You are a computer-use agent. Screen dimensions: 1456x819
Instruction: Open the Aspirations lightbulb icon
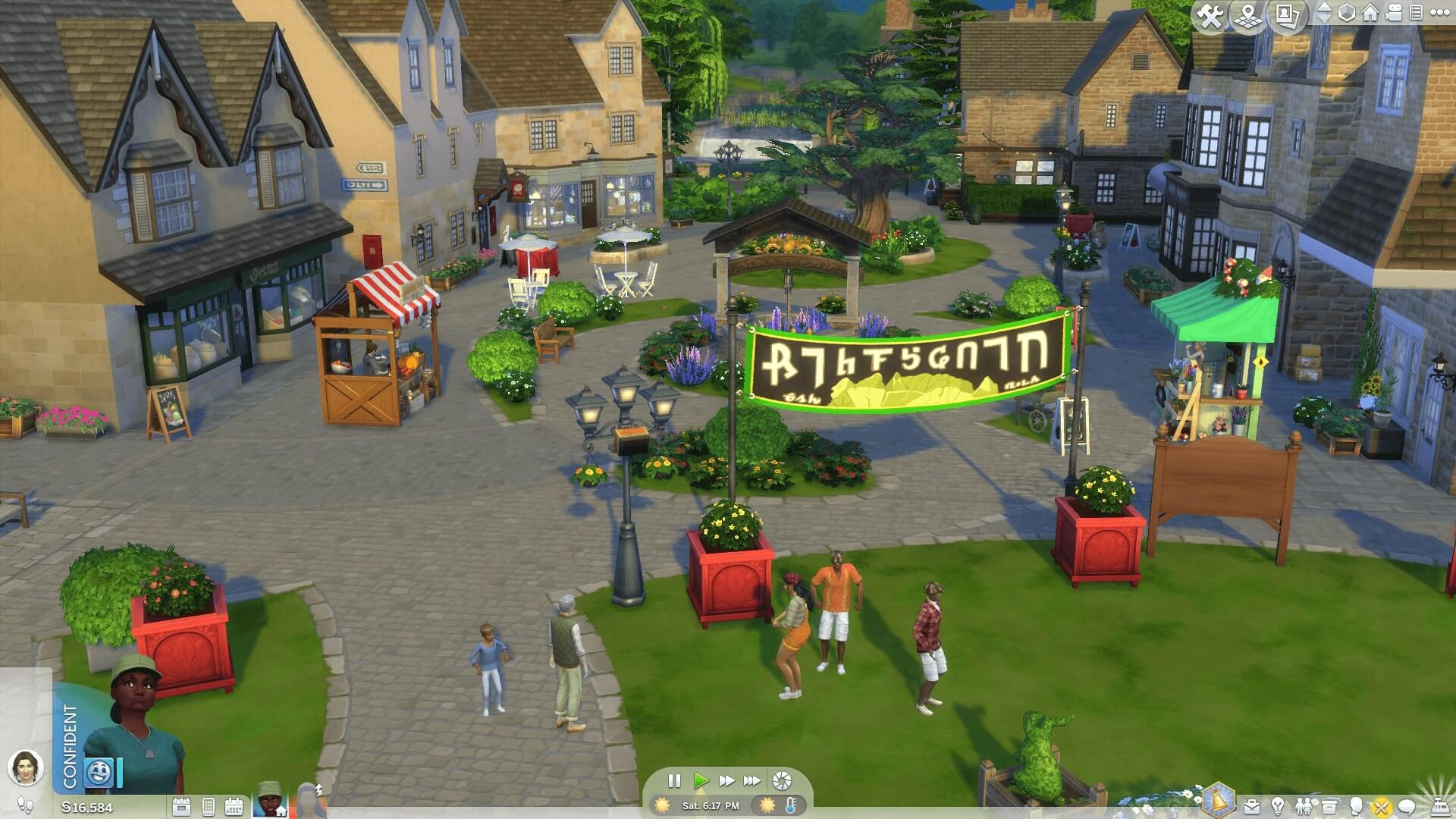(1278, 805)
